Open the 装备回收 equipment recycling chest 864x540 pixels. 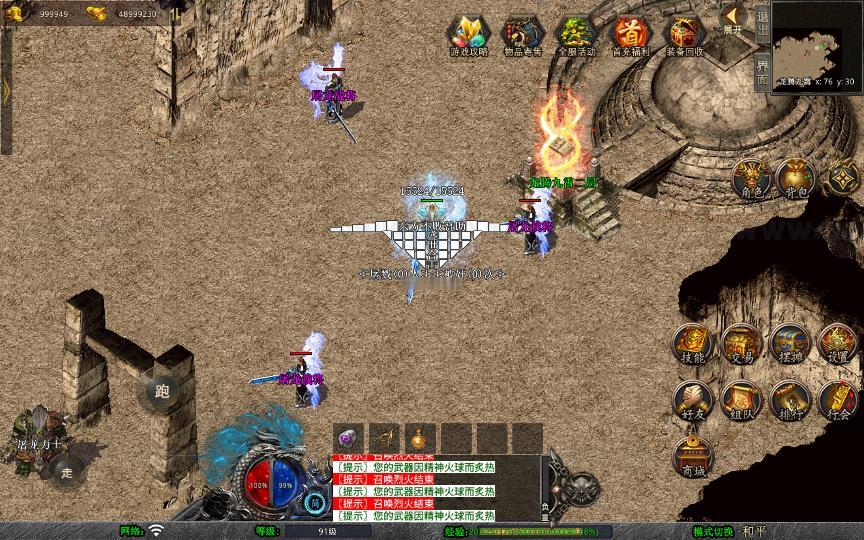pyautogui.click(x=685, y=35)
